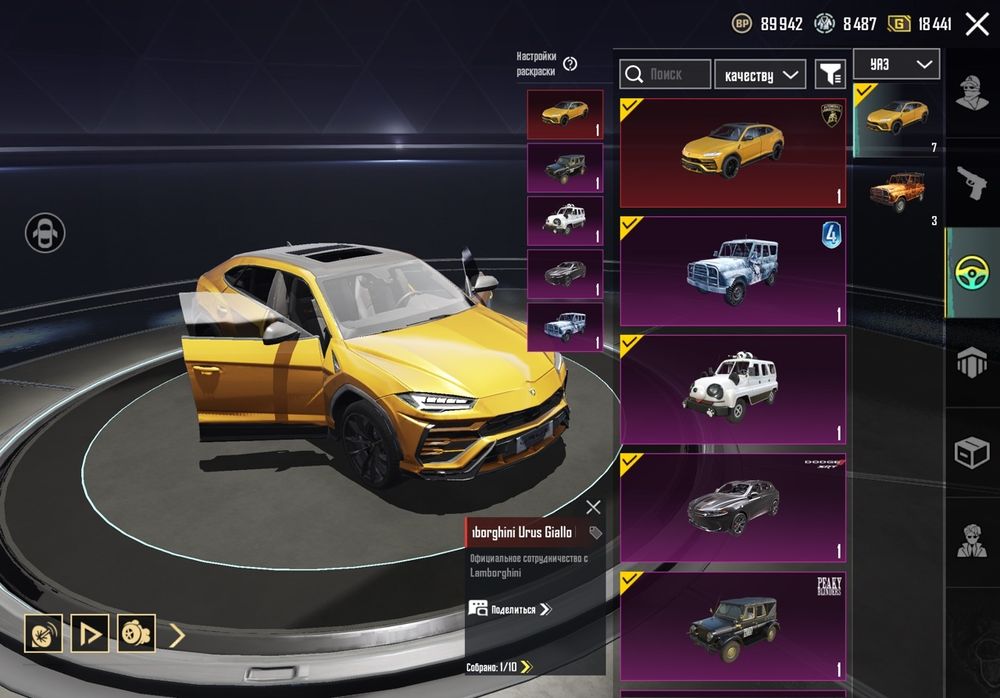The height and width of the screenshot is (698, 1000).
Task: Select the white panda UAZ skin card
Action: 732,389
